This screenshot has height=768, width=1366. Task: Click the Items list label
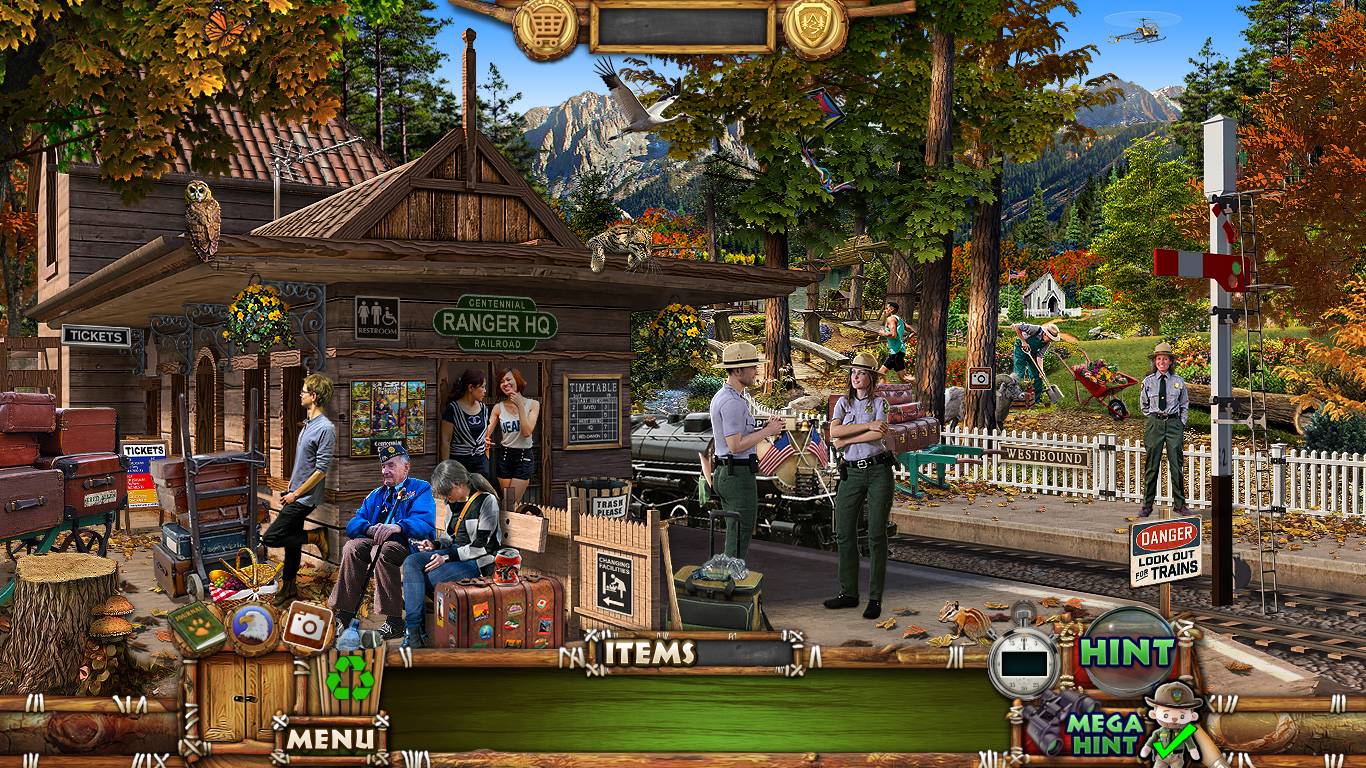650,653
